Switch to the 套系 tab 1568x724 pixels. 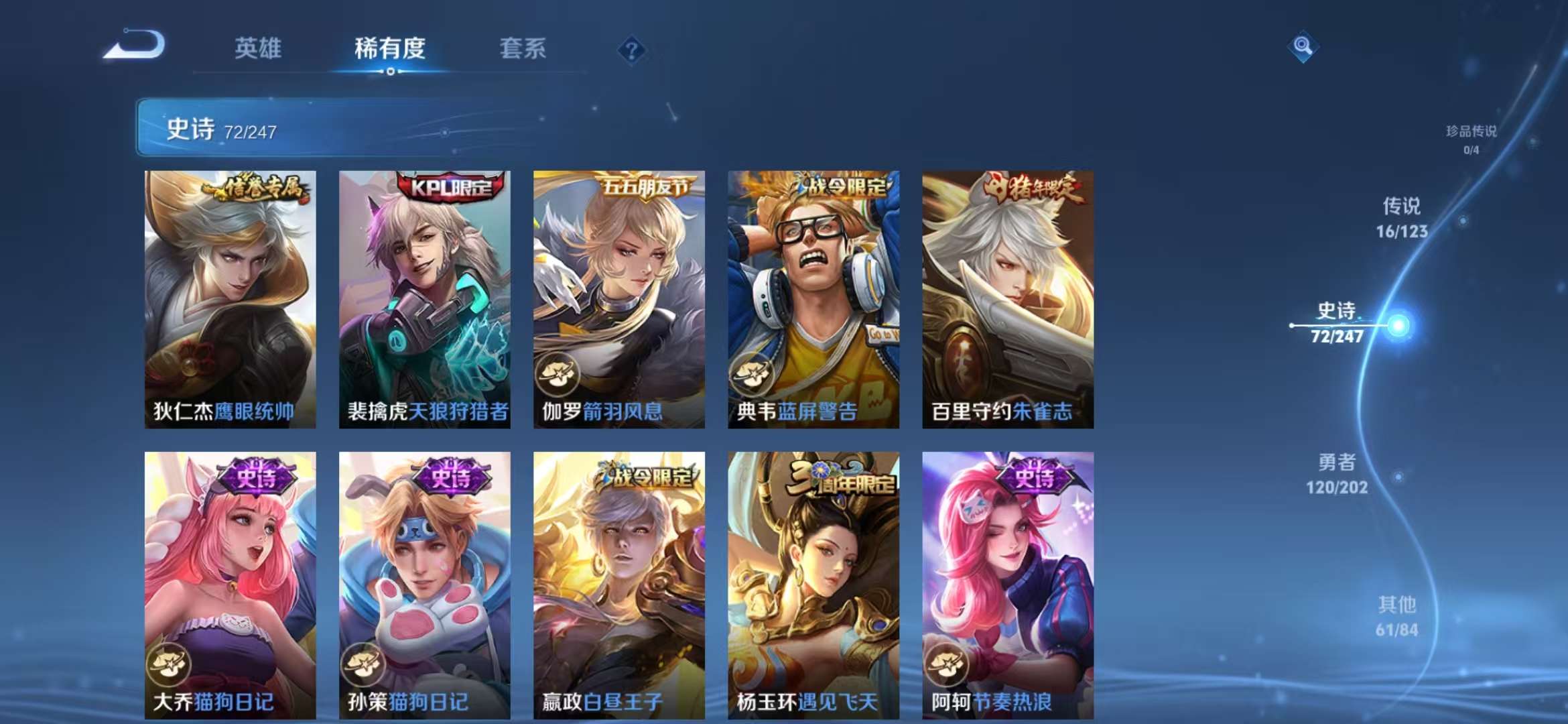523,48
